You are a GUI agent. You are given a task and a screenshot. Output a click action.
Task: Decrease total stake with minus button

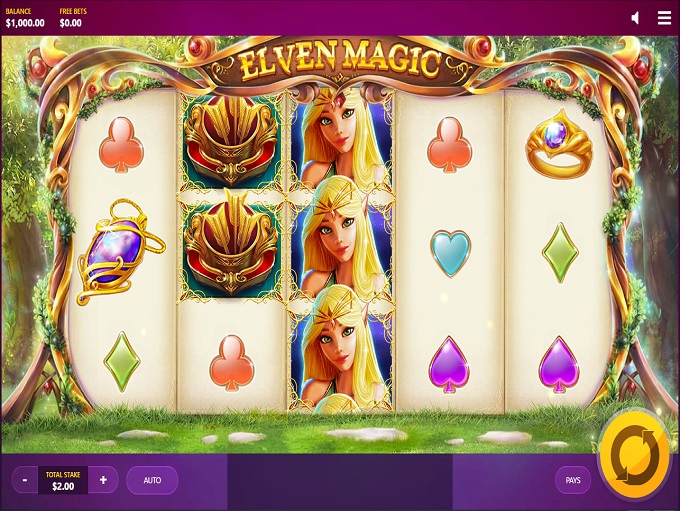point(26,480)
